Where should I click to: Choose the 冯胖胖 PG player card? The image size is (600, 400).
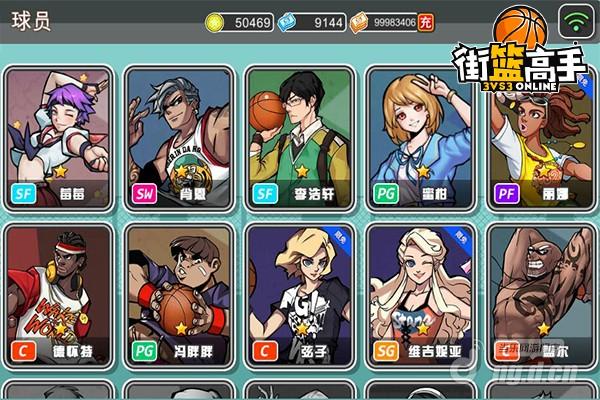click(178, 295)
